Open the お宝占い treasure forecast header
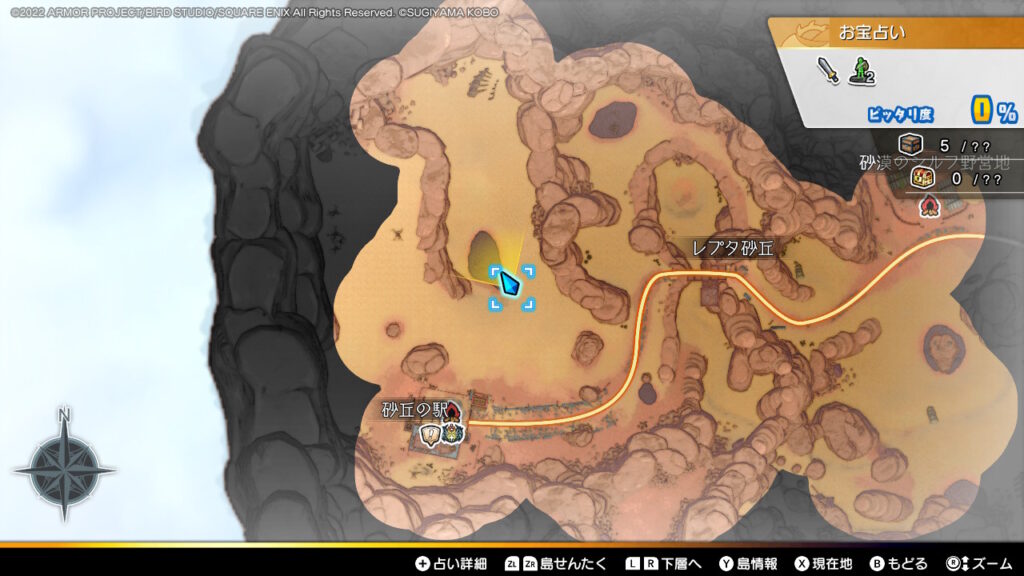This screenshot has width=1024, height=576. [872, 33]
